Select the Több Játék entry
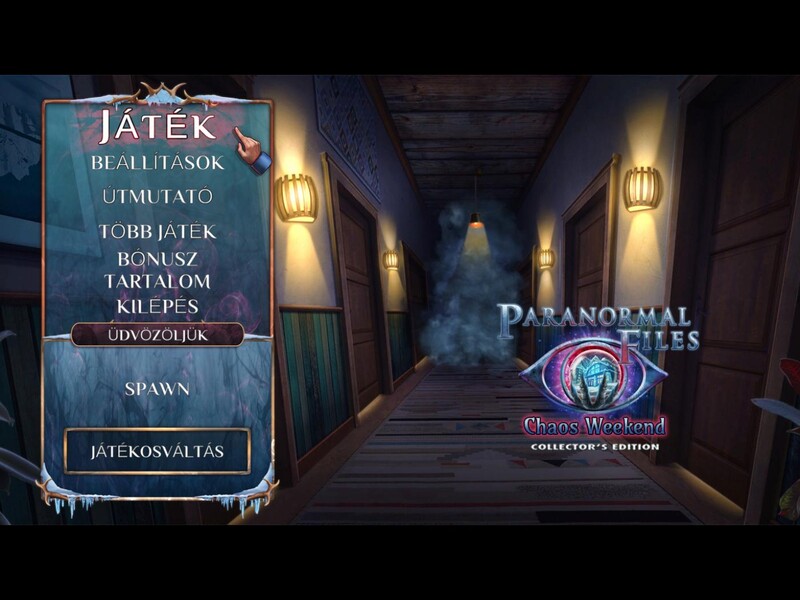 (157, 232)
